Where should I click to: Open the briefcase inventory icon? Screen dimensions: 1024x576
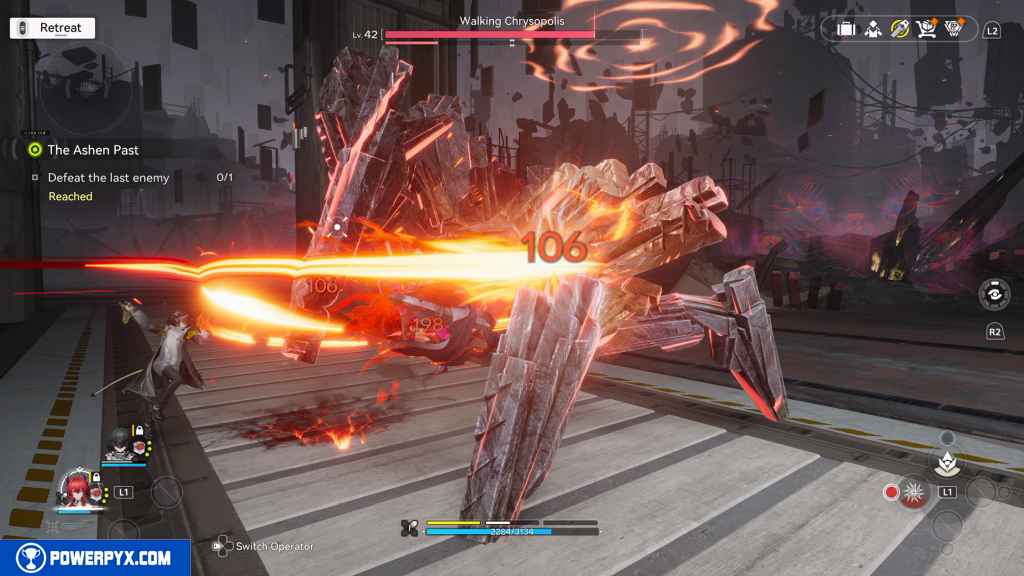846,29
